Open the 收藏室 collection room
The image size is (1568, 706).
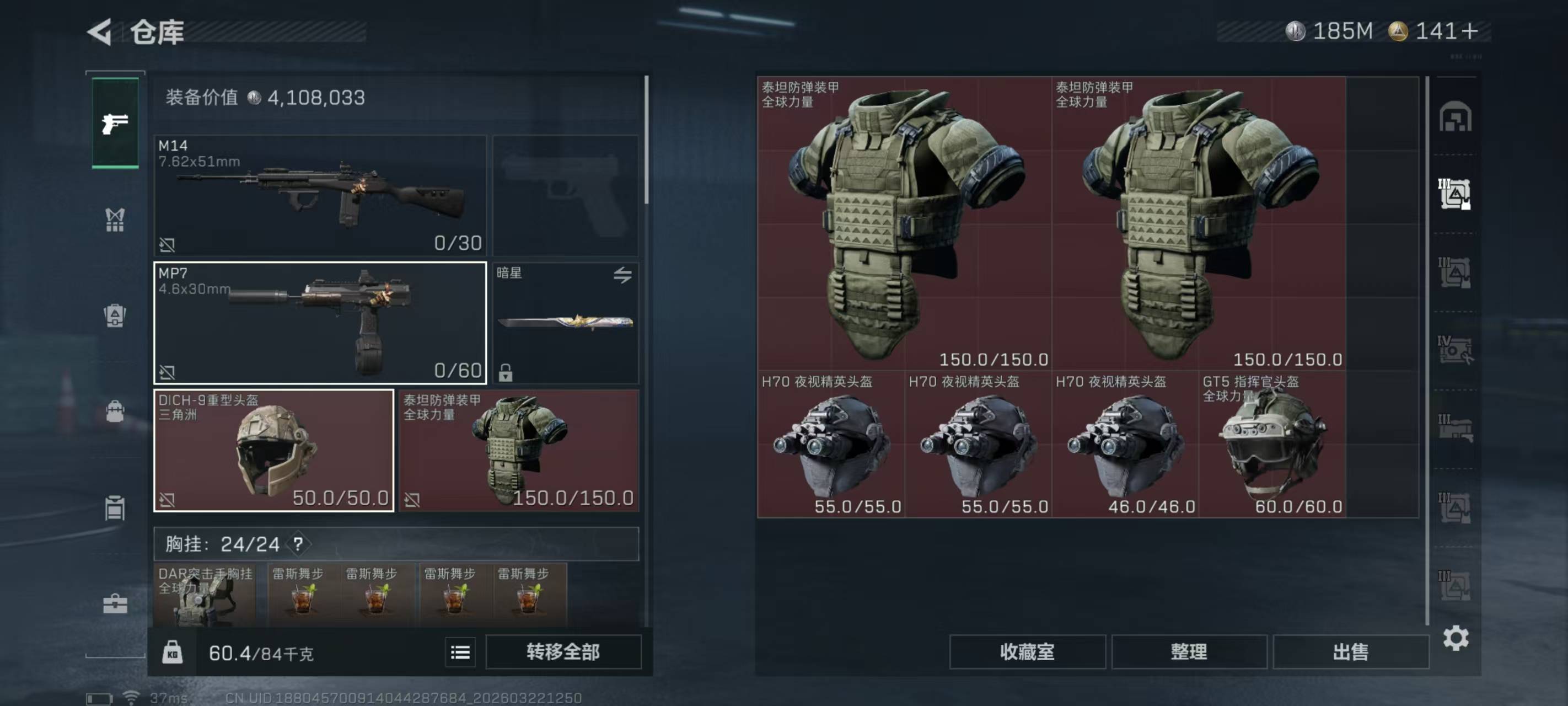coord(1027,652)
